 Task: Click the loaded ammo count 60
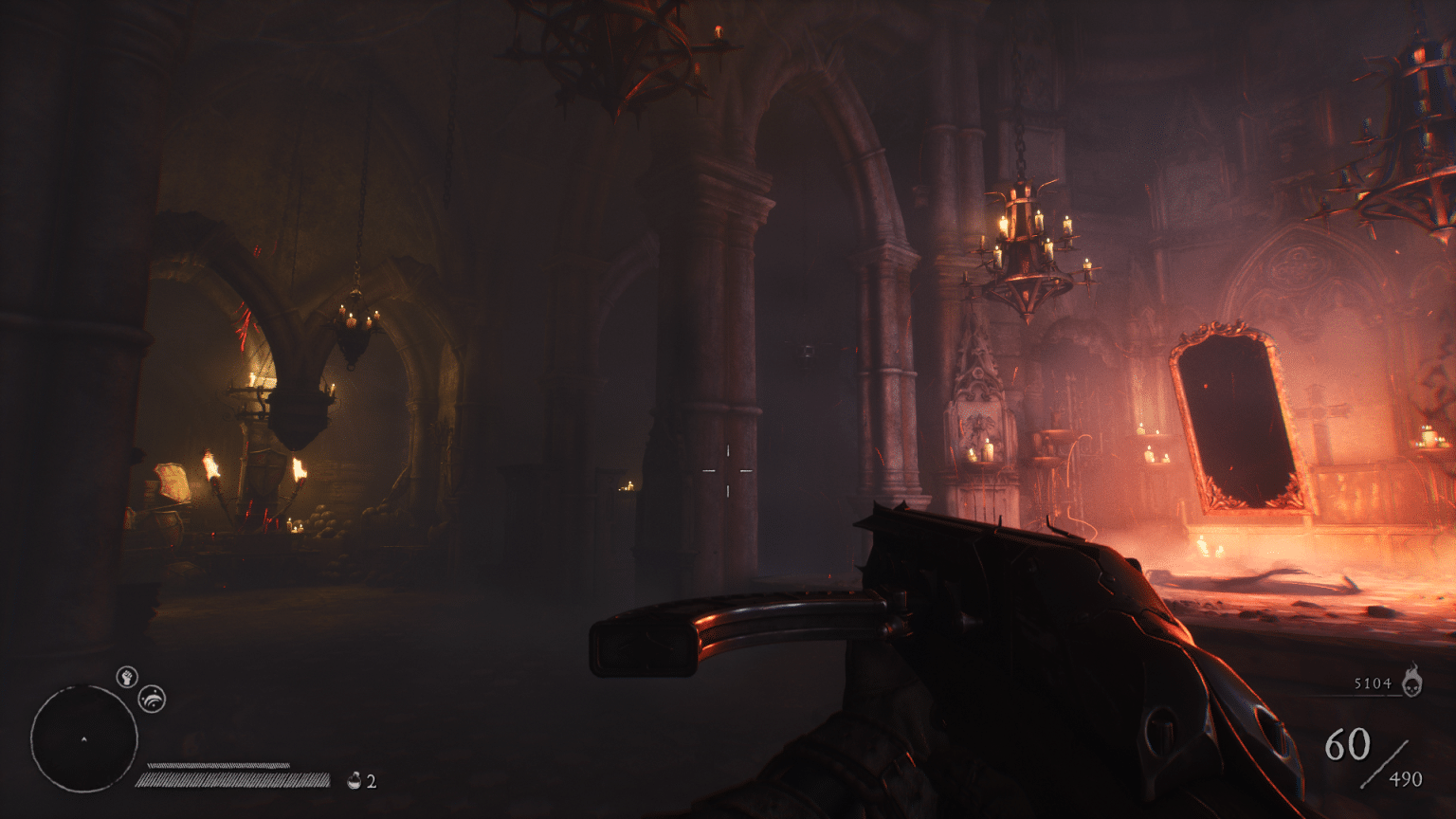pyautogui.click(x=1349, y=743)
